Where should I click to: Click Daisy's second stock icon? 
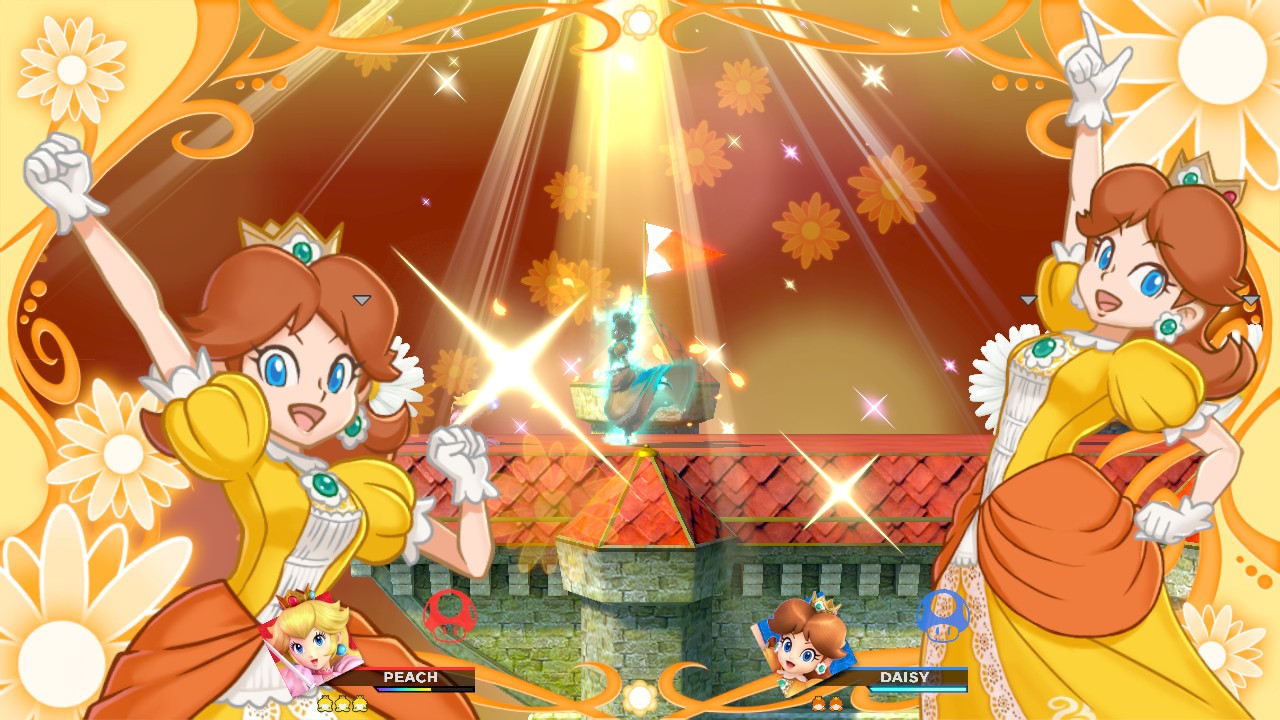tap(836, 703)
